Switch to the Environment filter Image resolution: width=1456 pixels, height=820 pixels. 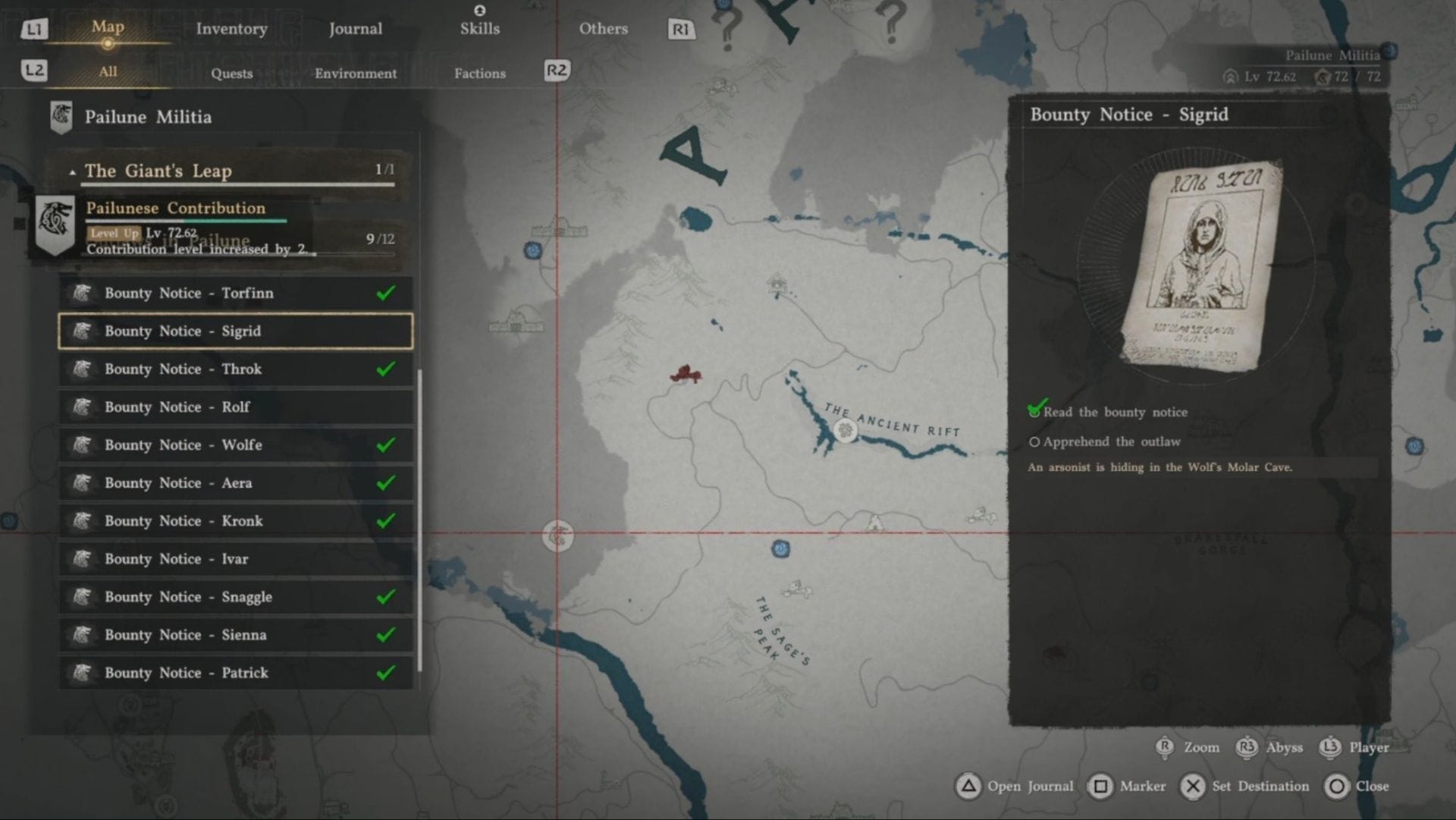click(355, 74)
